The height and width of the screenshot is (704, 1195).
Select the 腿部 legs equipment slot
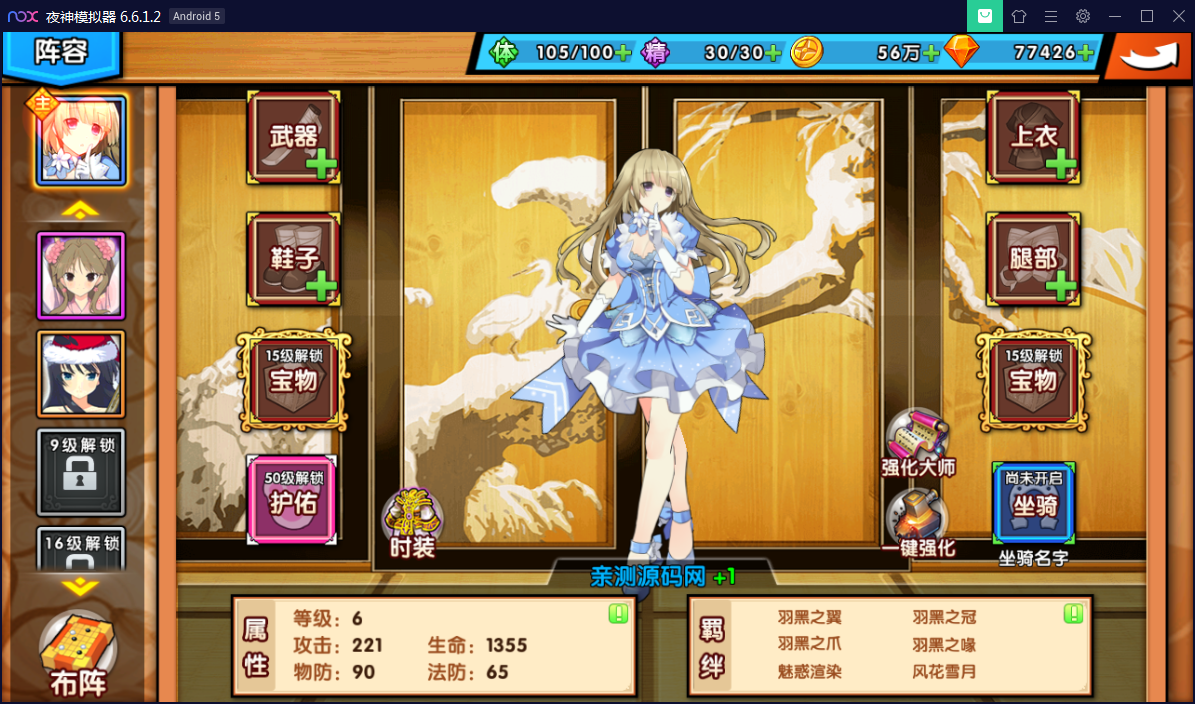[1033, 259]
